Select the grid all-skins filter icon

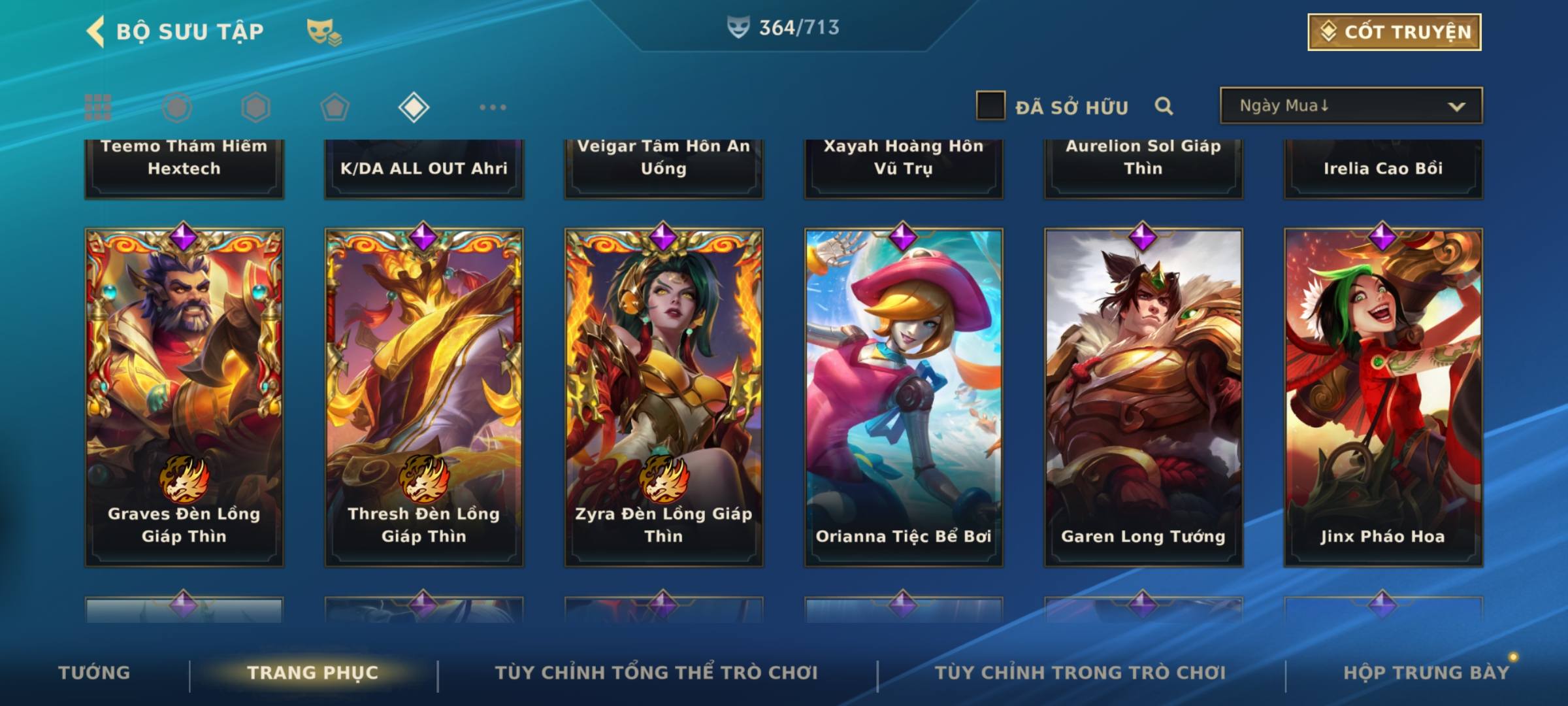(x=98, y=107)
